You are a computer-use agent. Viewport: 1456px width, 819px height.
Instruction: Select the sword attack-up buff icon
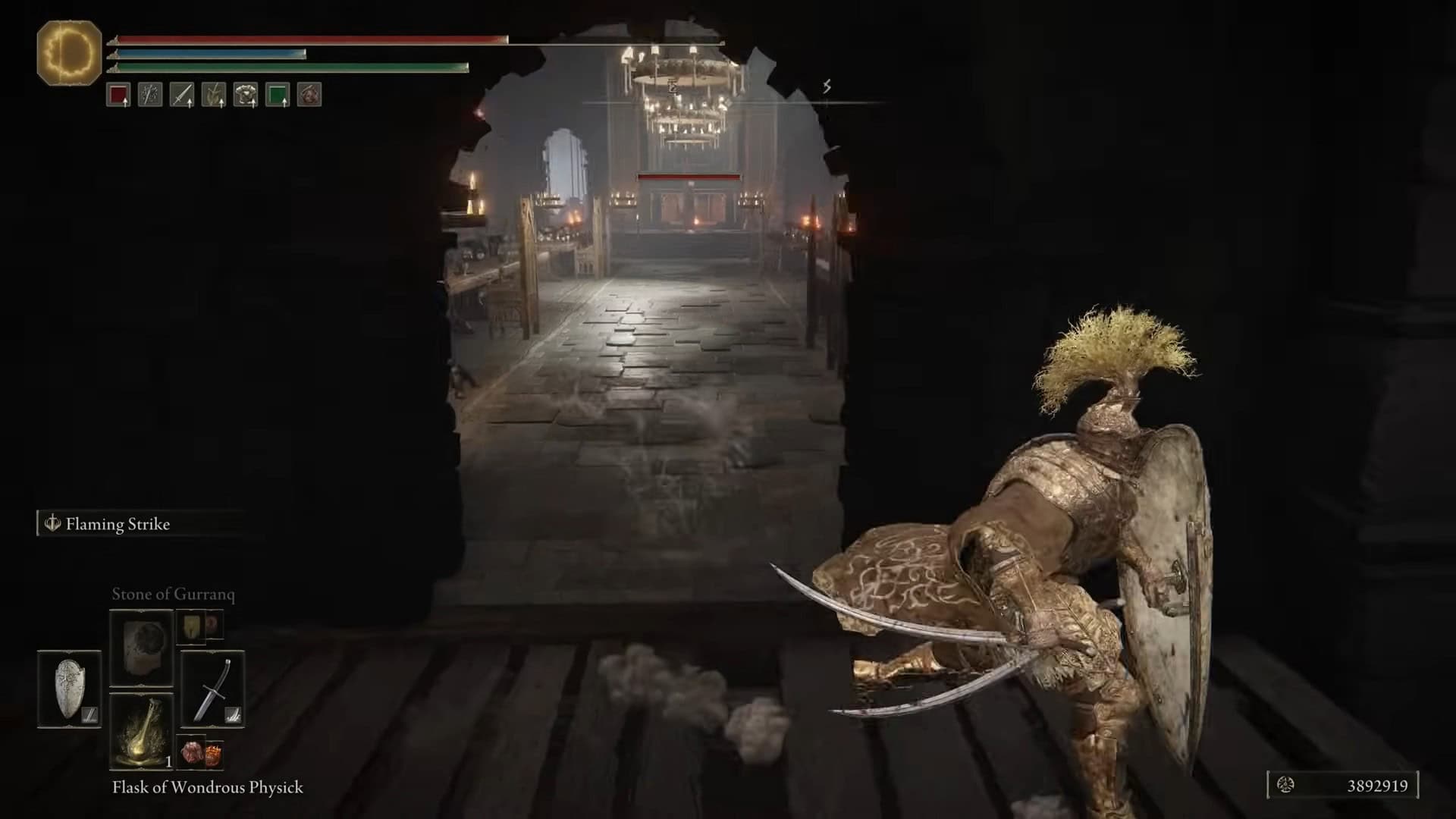(x=182, y=95)
